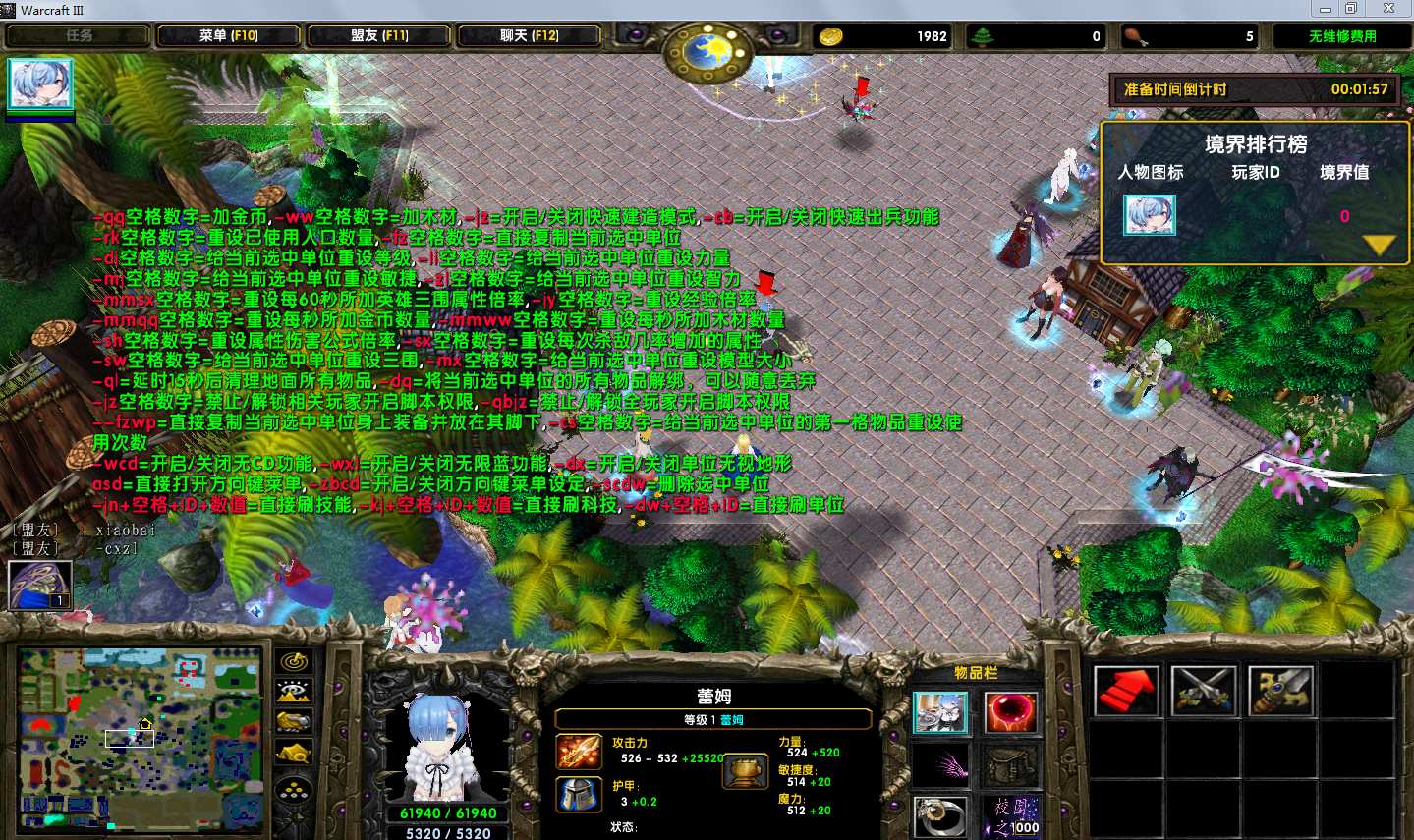Open the formation toggle button
This screenshot has height=840, width=1414.
tap(295, 789)
